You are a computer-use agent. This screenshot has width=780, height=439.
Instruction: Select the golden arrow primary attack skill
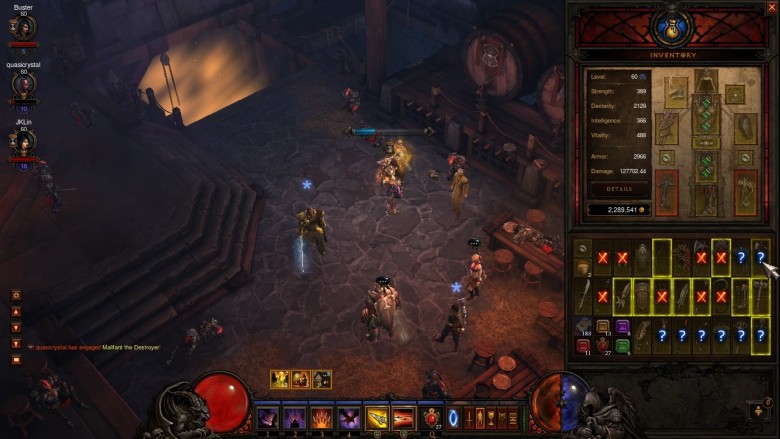(377, 418)
